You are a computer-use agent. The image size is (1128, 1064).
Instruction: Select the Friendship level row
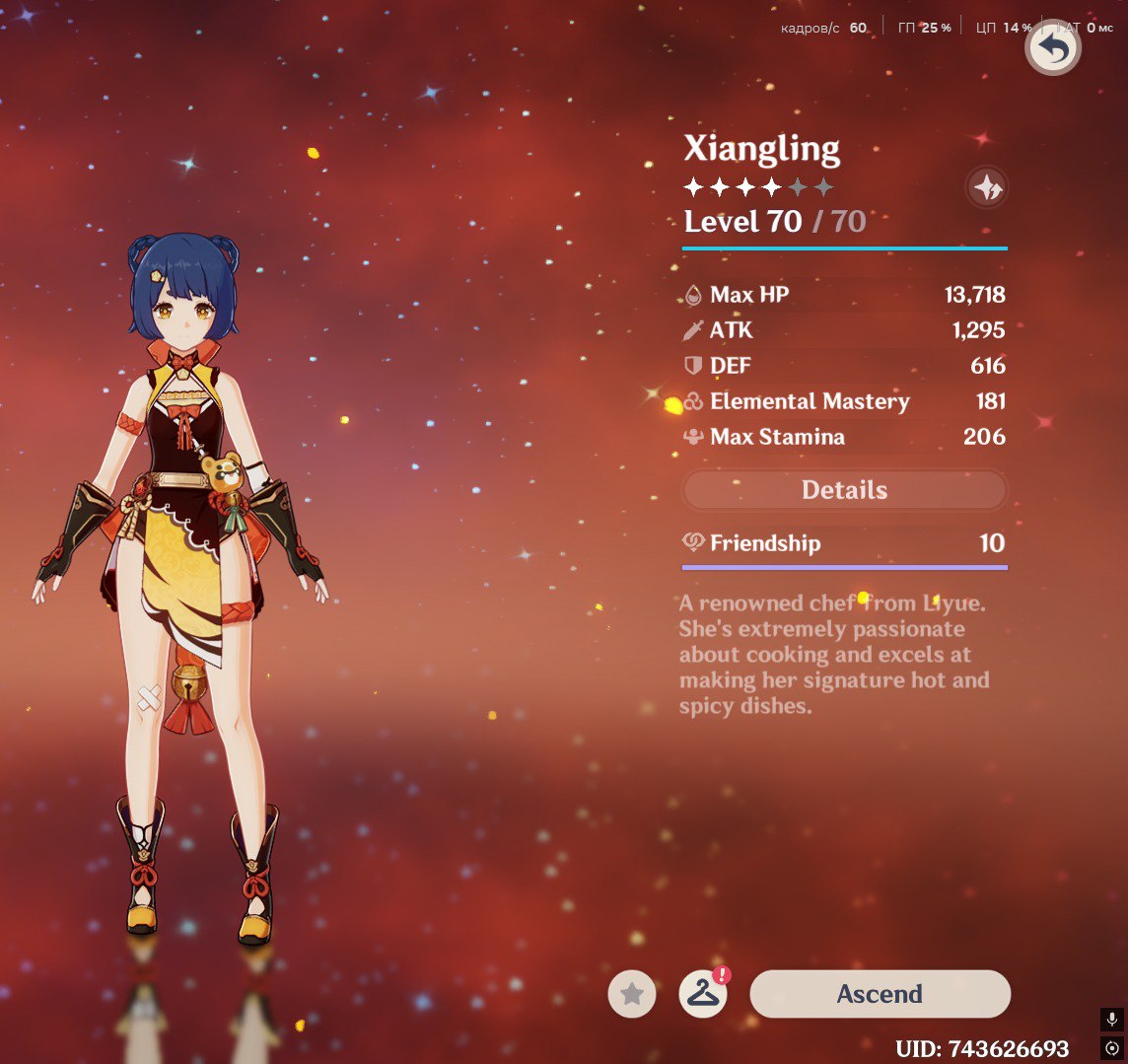844,543
